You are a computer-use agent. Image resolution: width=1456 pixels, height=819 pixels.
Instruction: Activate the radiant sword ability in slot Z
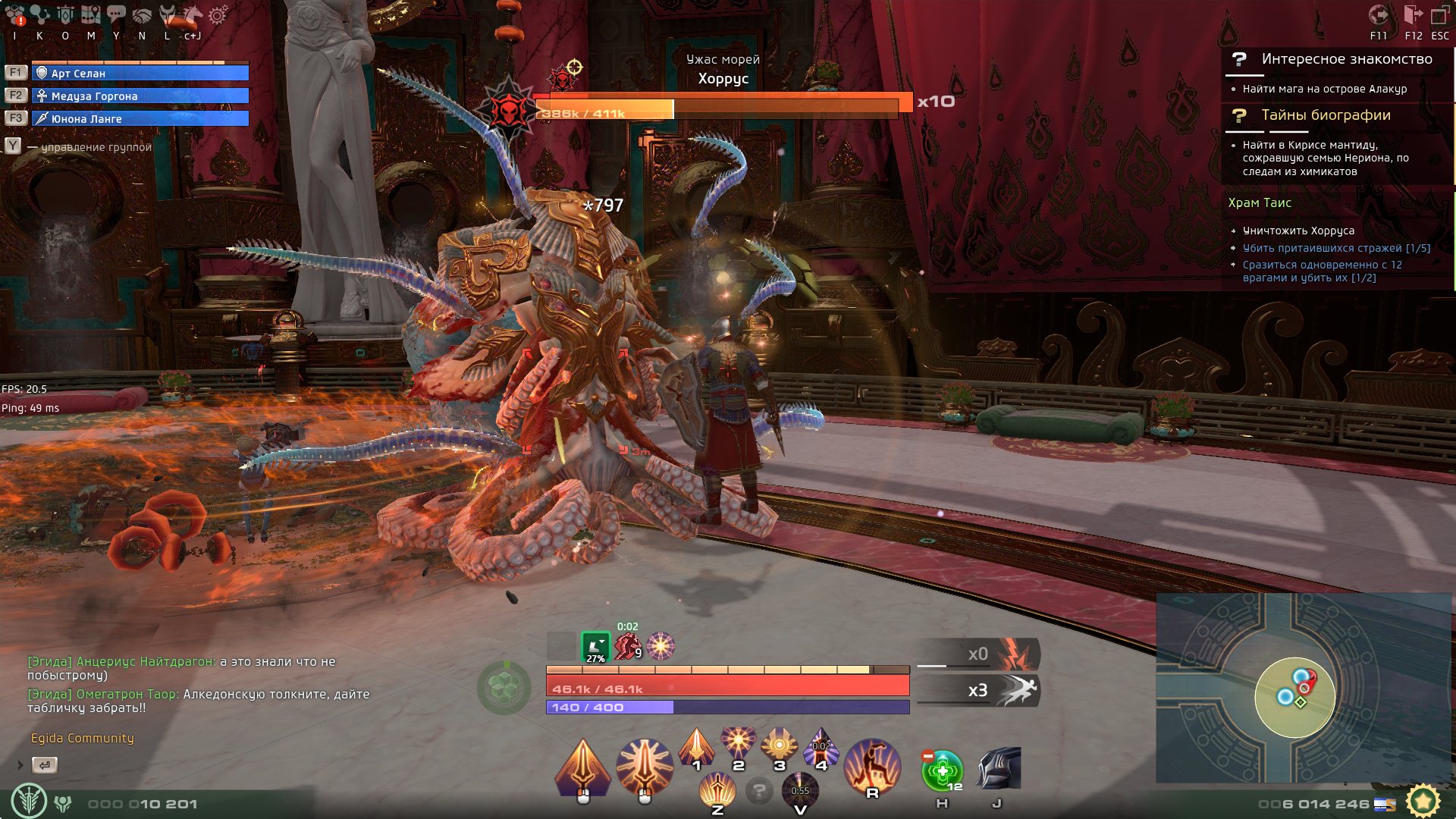coord(717,791)
